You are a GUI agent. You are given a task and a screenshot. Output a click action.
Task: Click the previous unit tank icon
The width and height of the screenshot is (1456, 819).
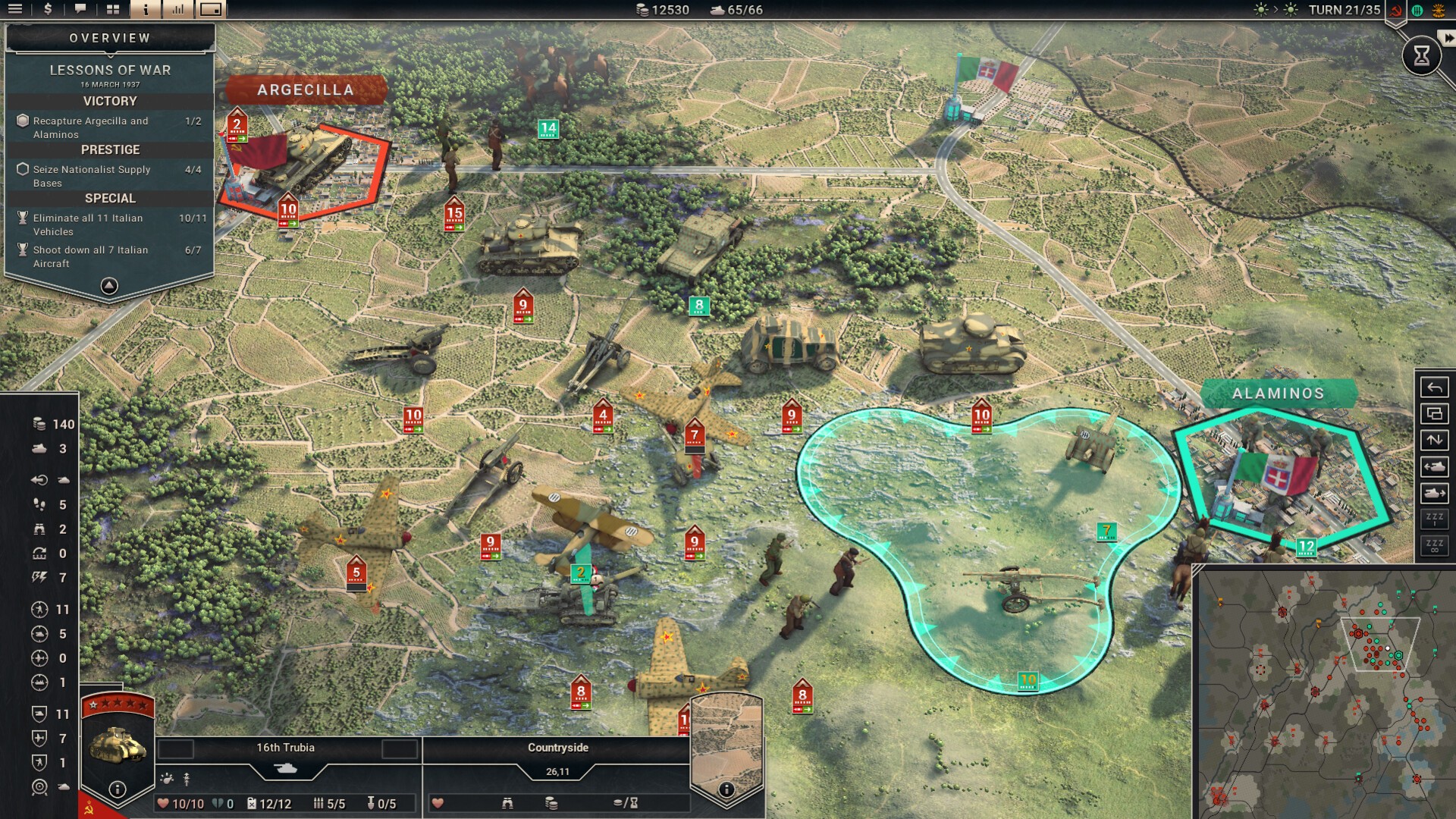pyautogui.click(x=1434, y=466)
